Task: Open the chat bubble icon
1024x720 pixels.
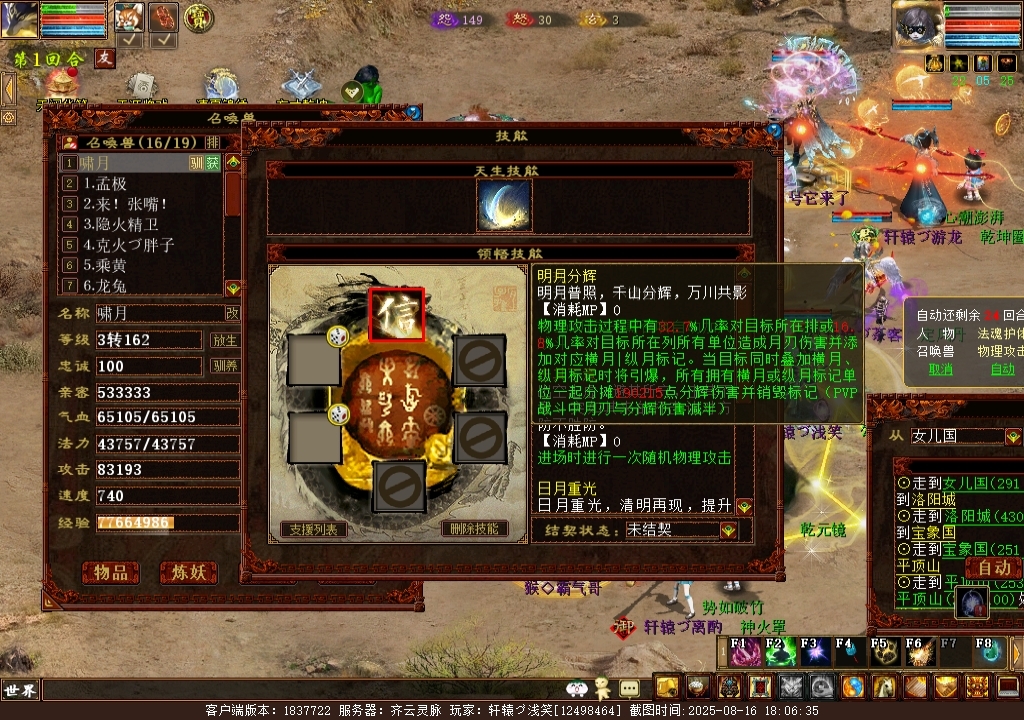Action: pos(629,688)
